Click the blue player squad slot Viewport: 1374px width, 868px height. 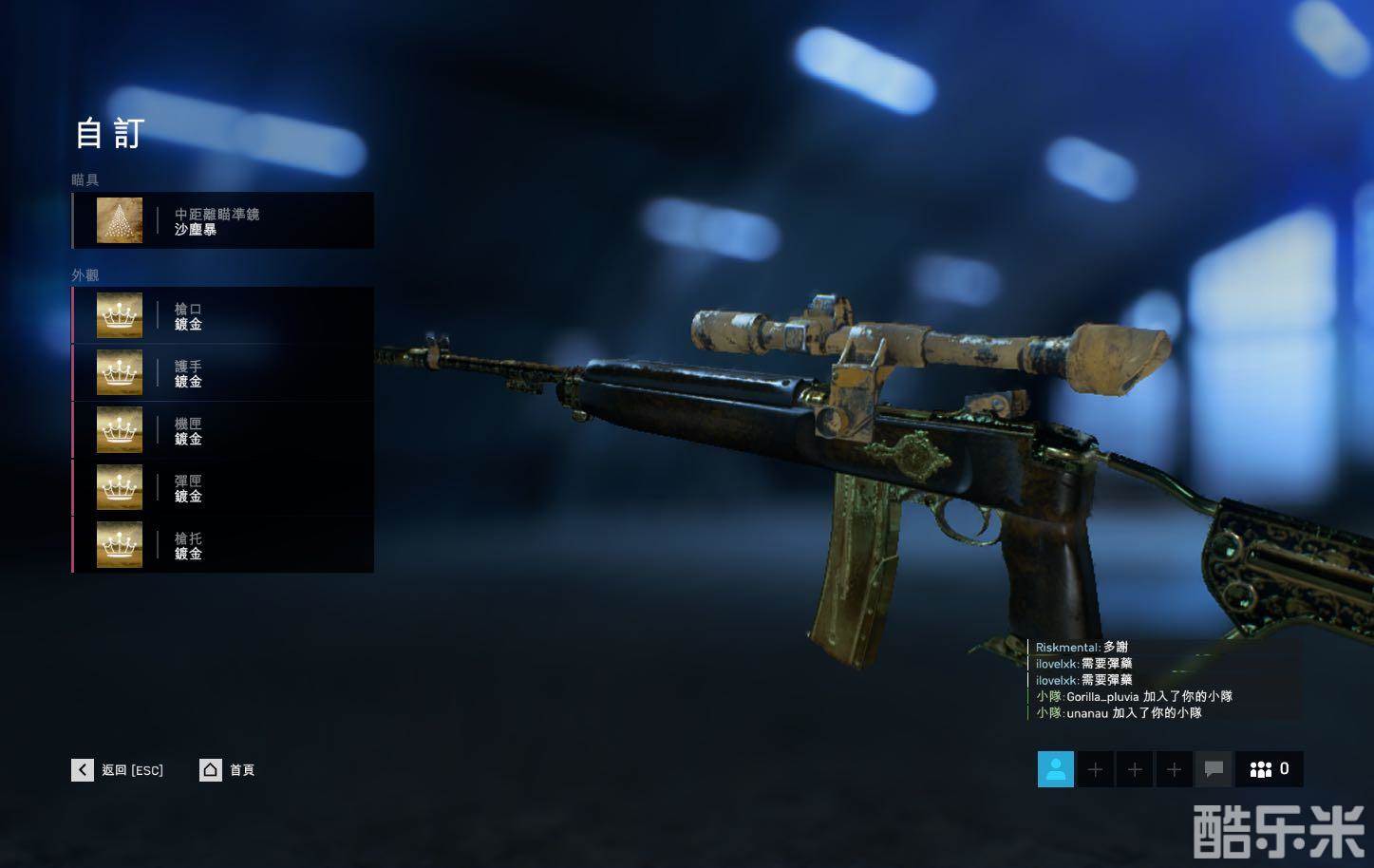coord(1056,769)
